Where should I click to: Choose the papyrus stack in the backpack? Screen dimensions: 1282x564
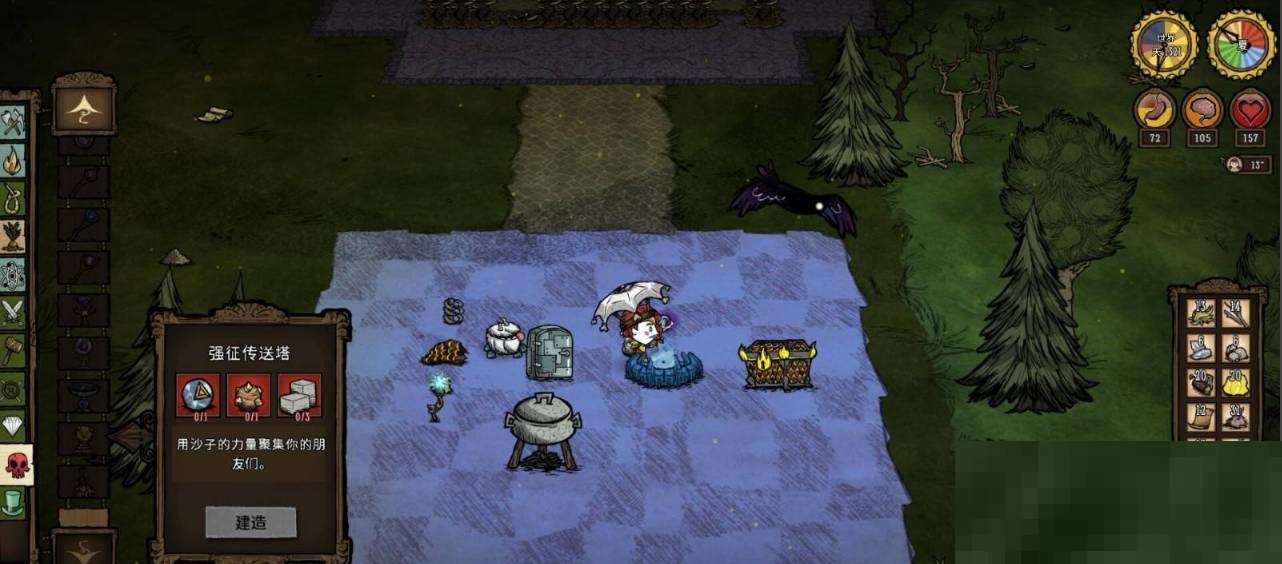pyautogui.click(x=1200, y=416)
